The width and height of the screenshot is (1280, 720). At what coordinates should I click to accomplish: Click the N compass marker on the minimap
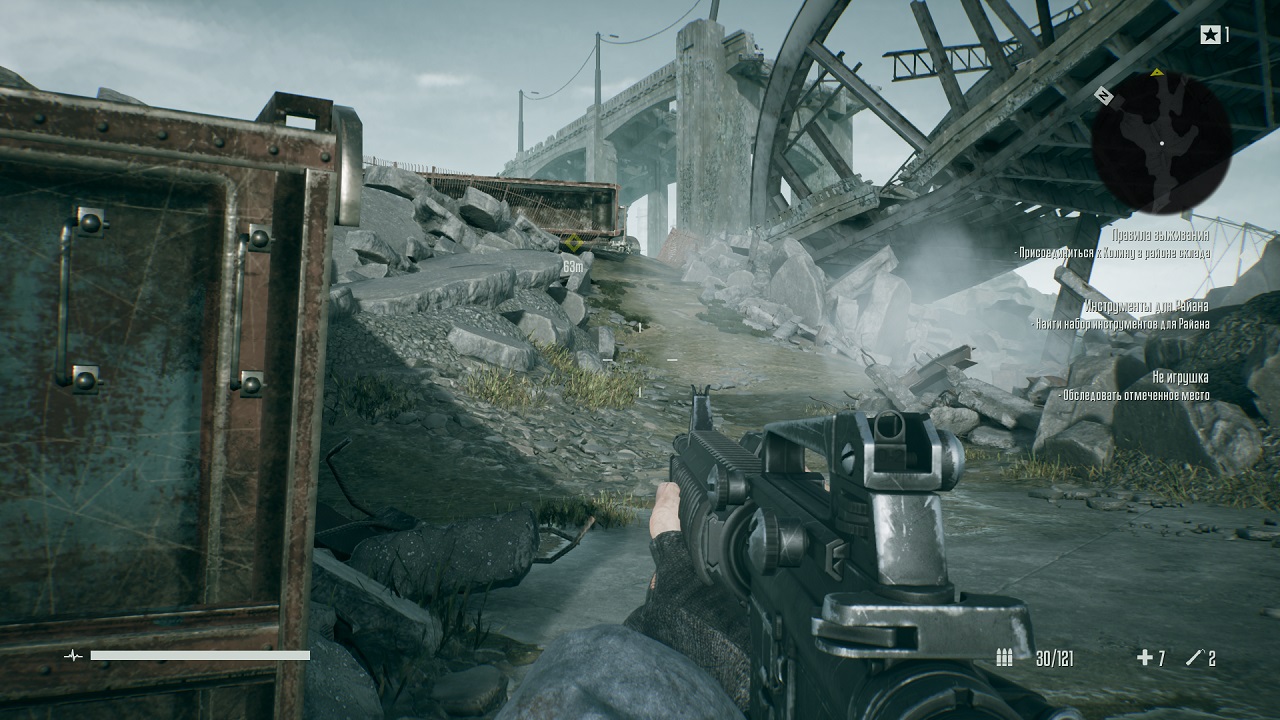click(1104, 96)
